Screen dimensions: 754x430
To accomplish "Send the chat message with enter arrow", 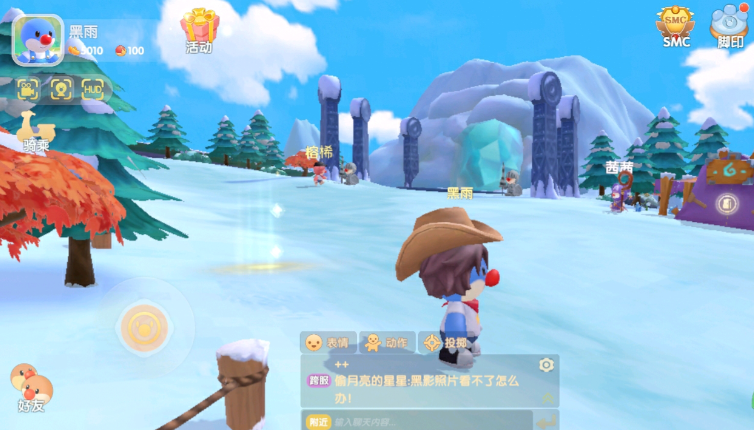I will point(548,420).
